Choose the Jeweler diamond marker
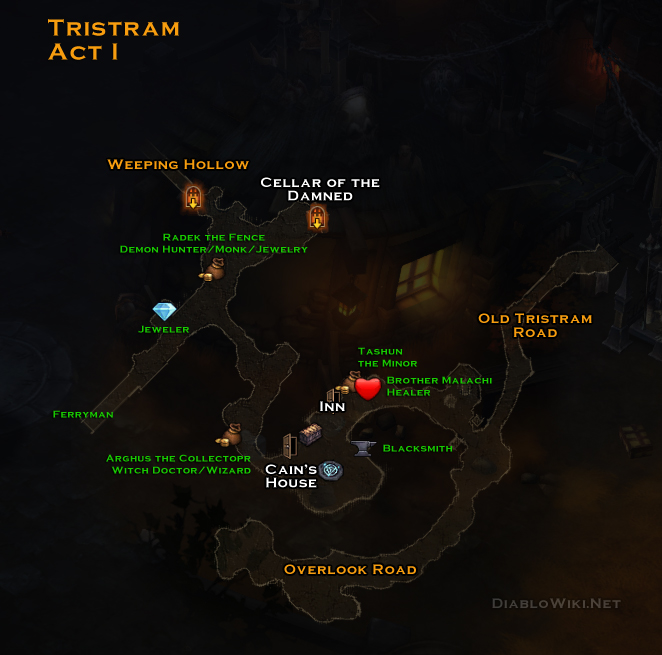 164,311
